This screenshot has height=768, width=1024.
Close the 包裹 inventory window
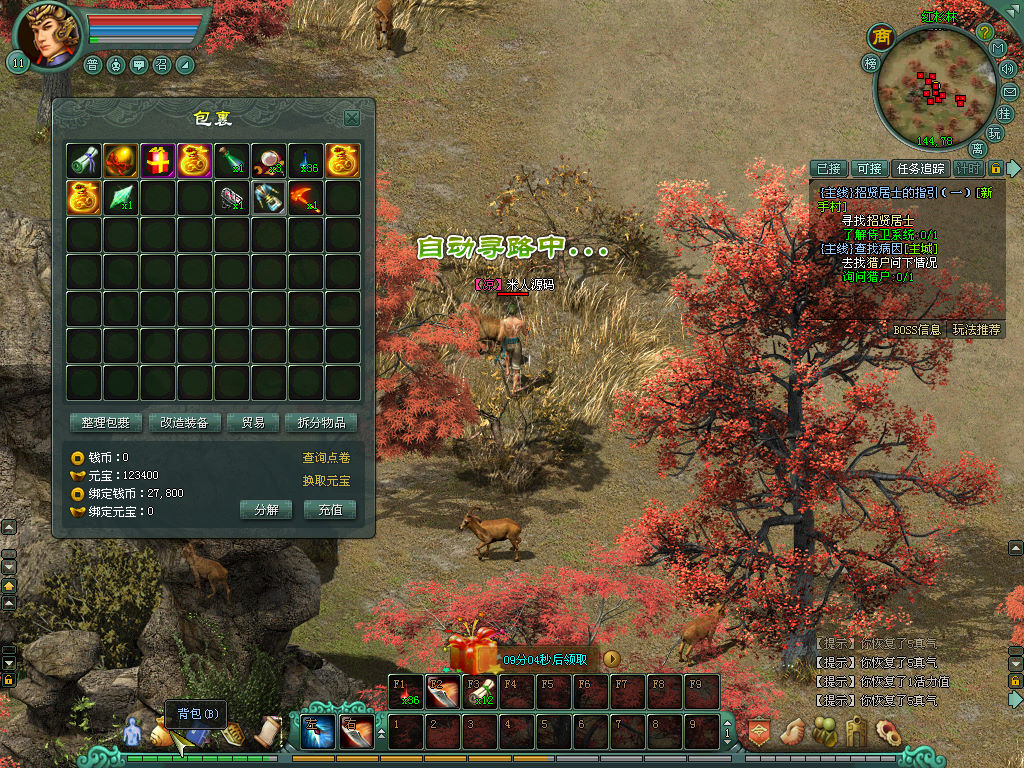[352, 118]
